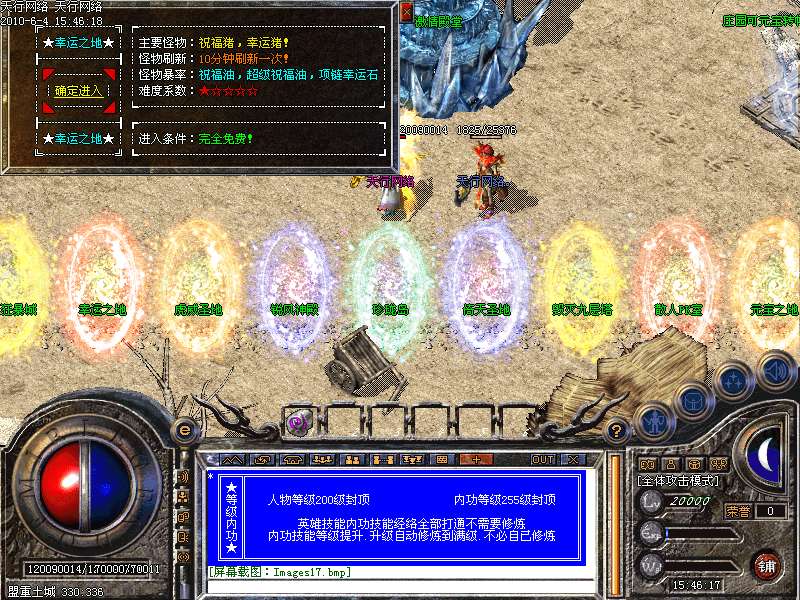
Task: Click the telephone icon on the chat toolbar
Action: click(x=293, y=459)
